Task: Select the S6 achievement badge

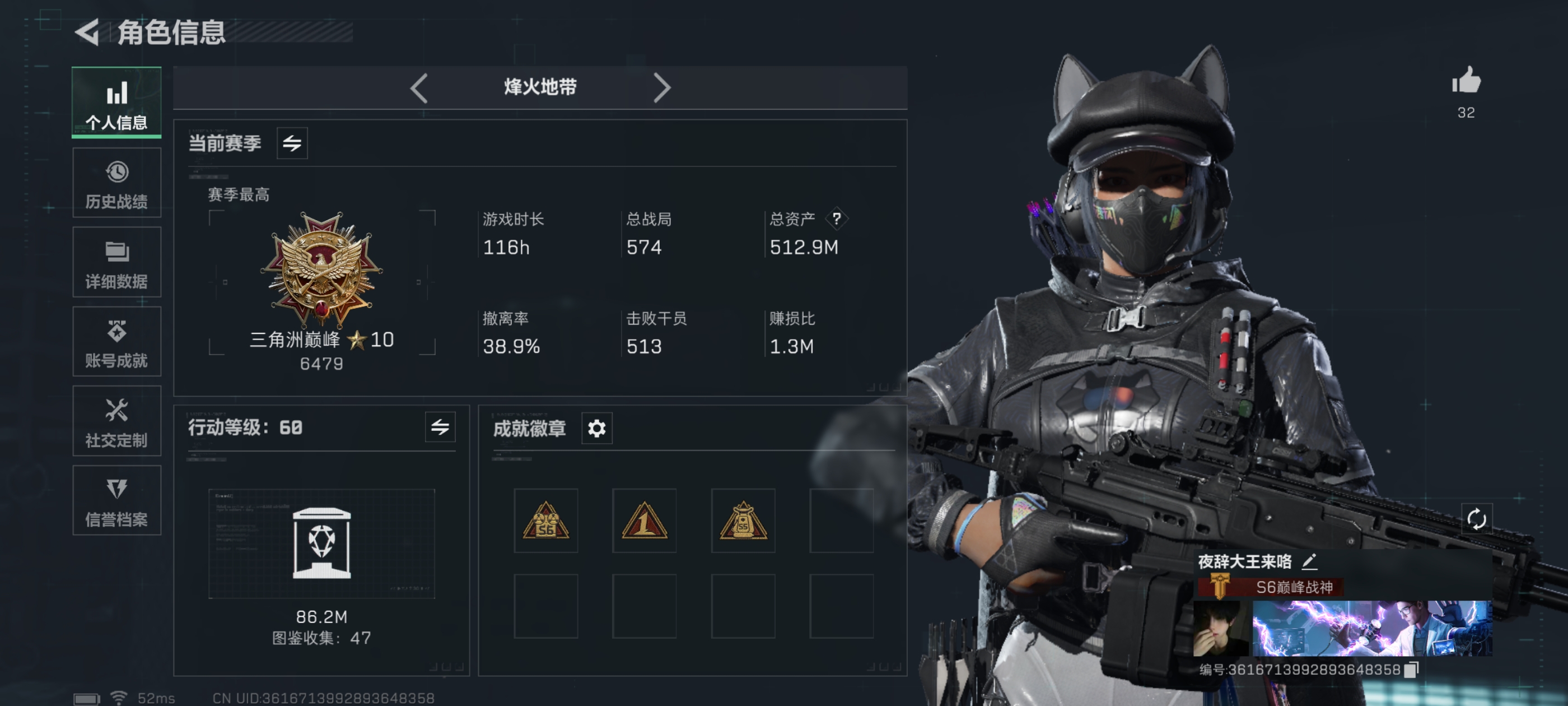Action: [x=546, y=521]
